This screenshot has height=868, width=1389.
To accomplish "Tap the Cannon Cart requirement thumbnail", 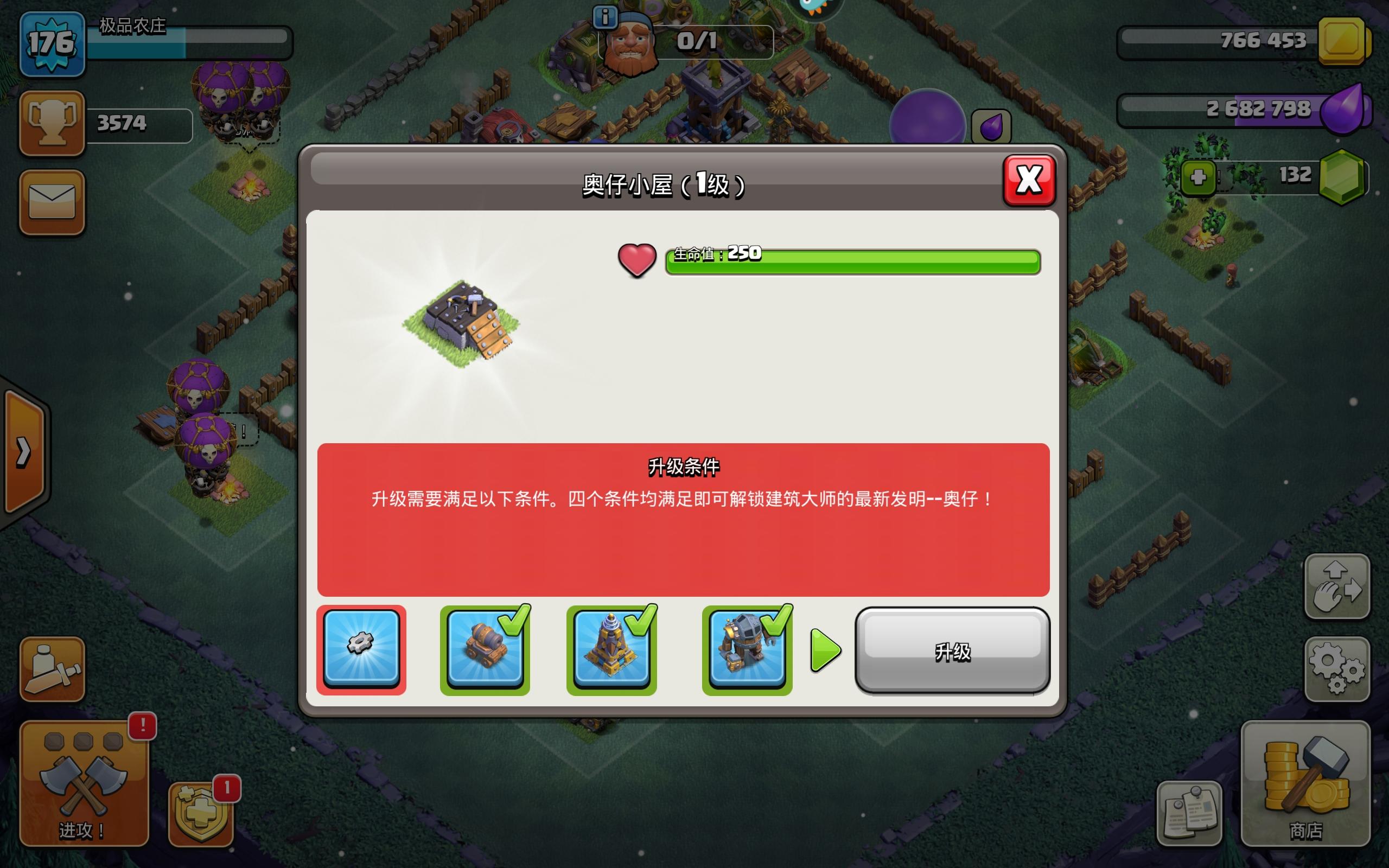I will (485, 649).
